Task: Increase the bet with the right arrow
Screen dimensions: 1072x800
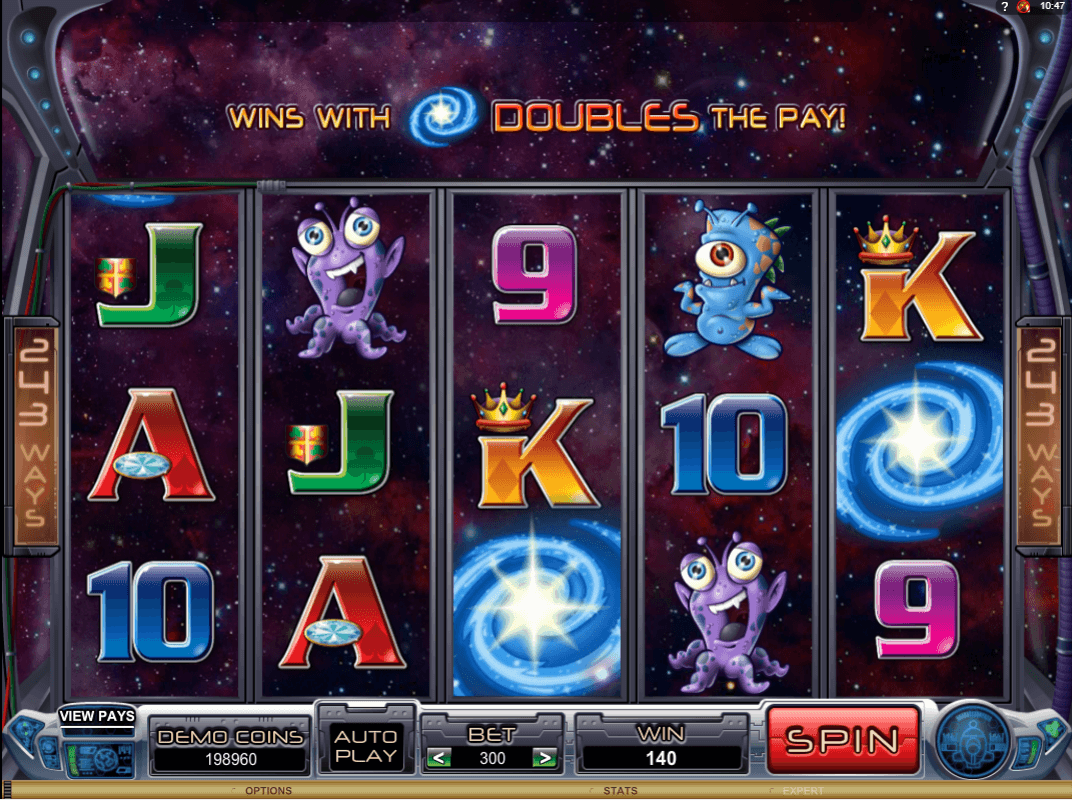Action: (545, 758)
